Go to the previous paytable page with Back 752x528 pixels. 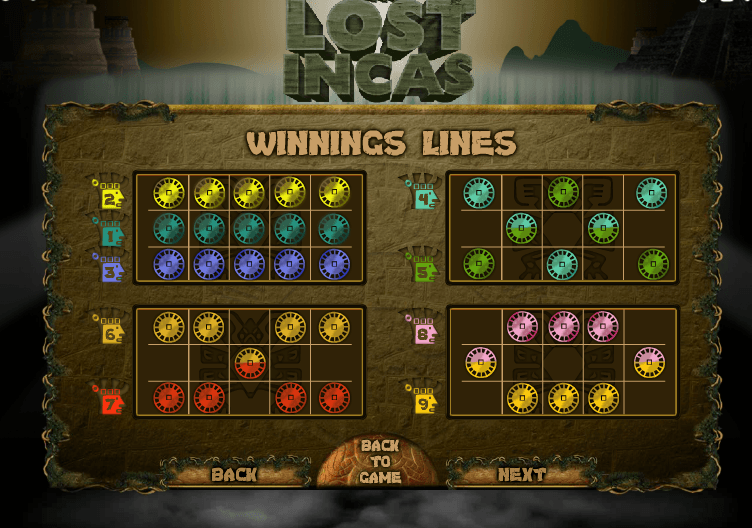(x=234, y=474)
